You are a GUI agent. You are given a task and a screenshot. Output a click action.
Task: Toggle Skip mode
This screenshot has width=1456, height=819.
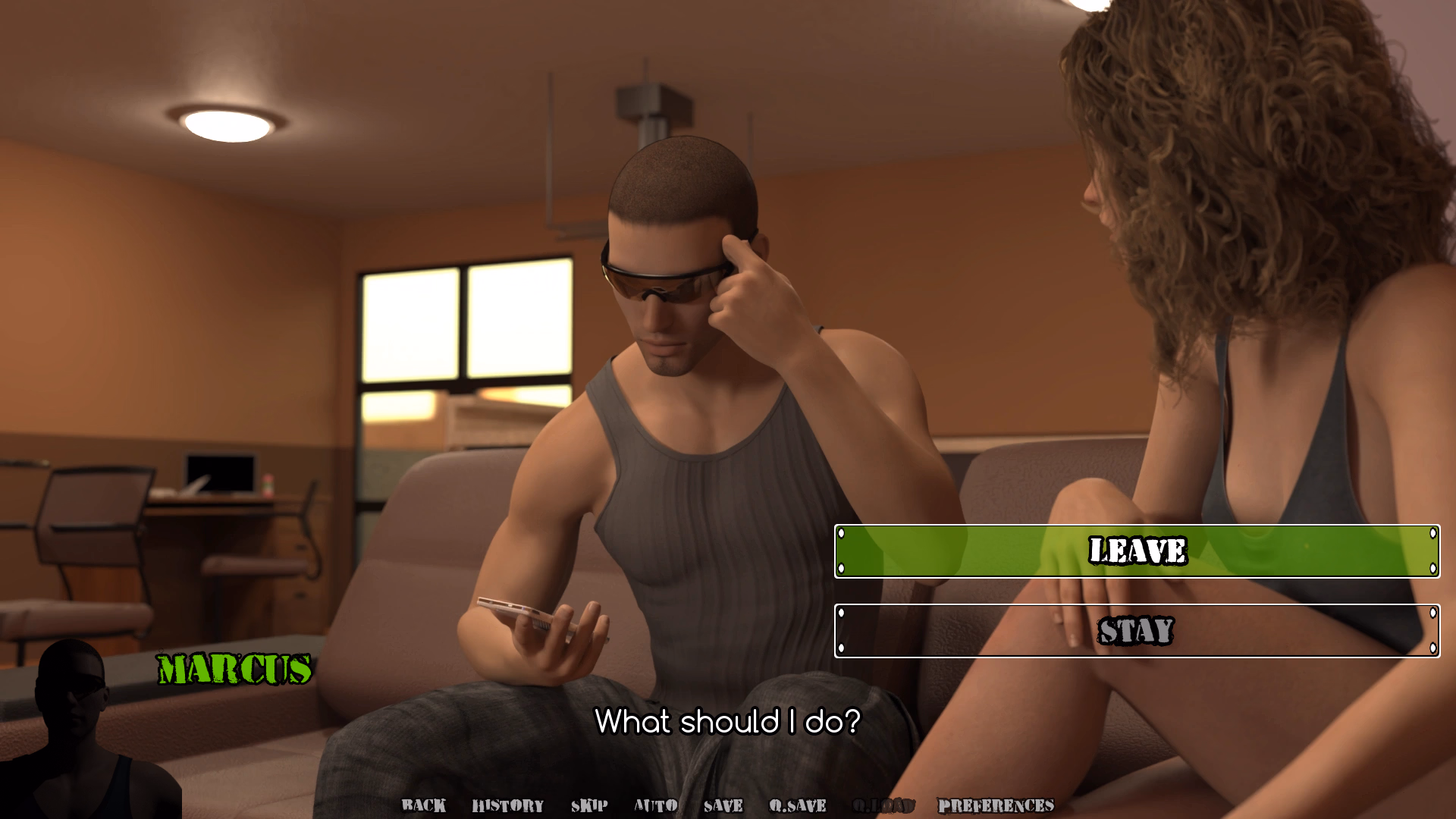coord(589,805)
